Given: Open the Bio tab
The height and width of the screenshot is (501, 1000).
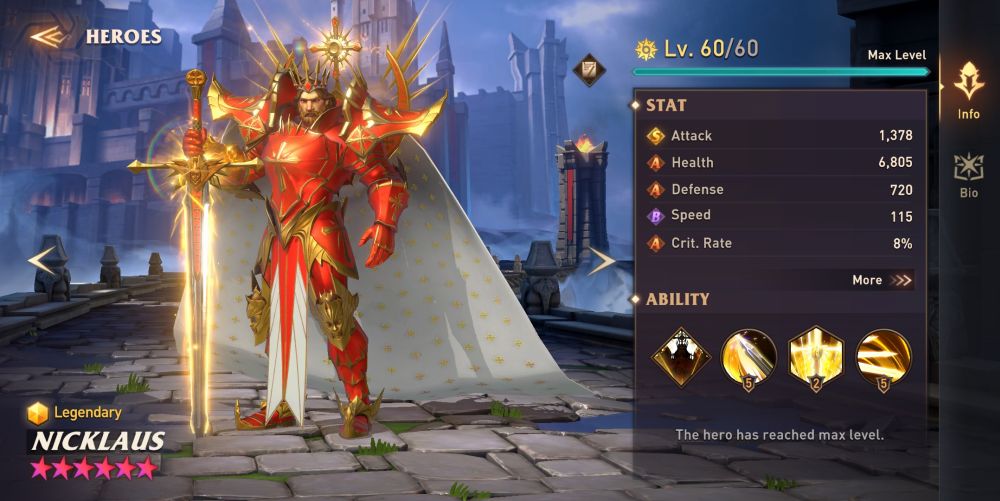Looking at the screenshot, I should pos(968,173).
